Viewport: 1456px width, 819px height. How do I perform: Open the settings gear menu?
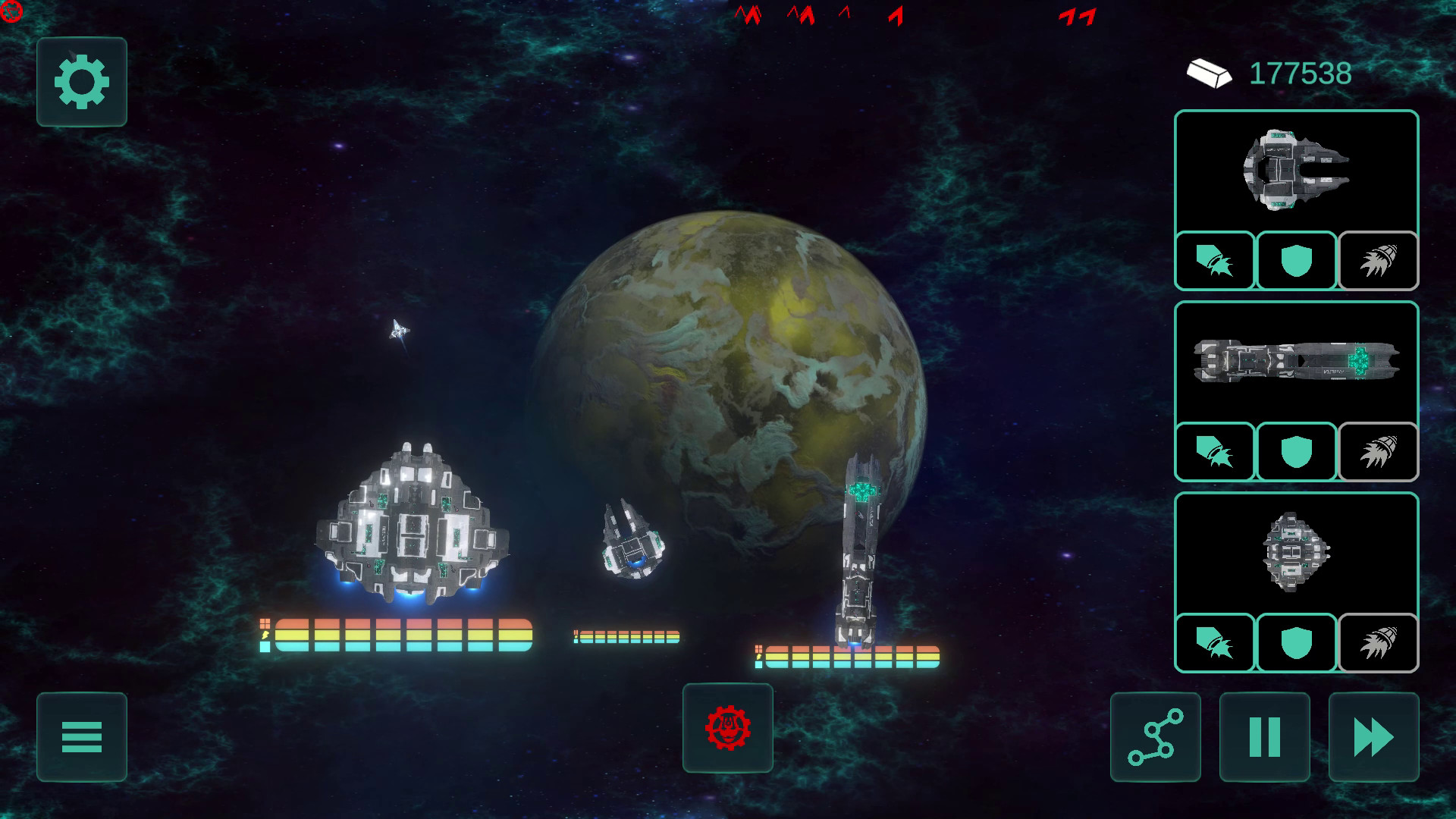coord(81,82)
